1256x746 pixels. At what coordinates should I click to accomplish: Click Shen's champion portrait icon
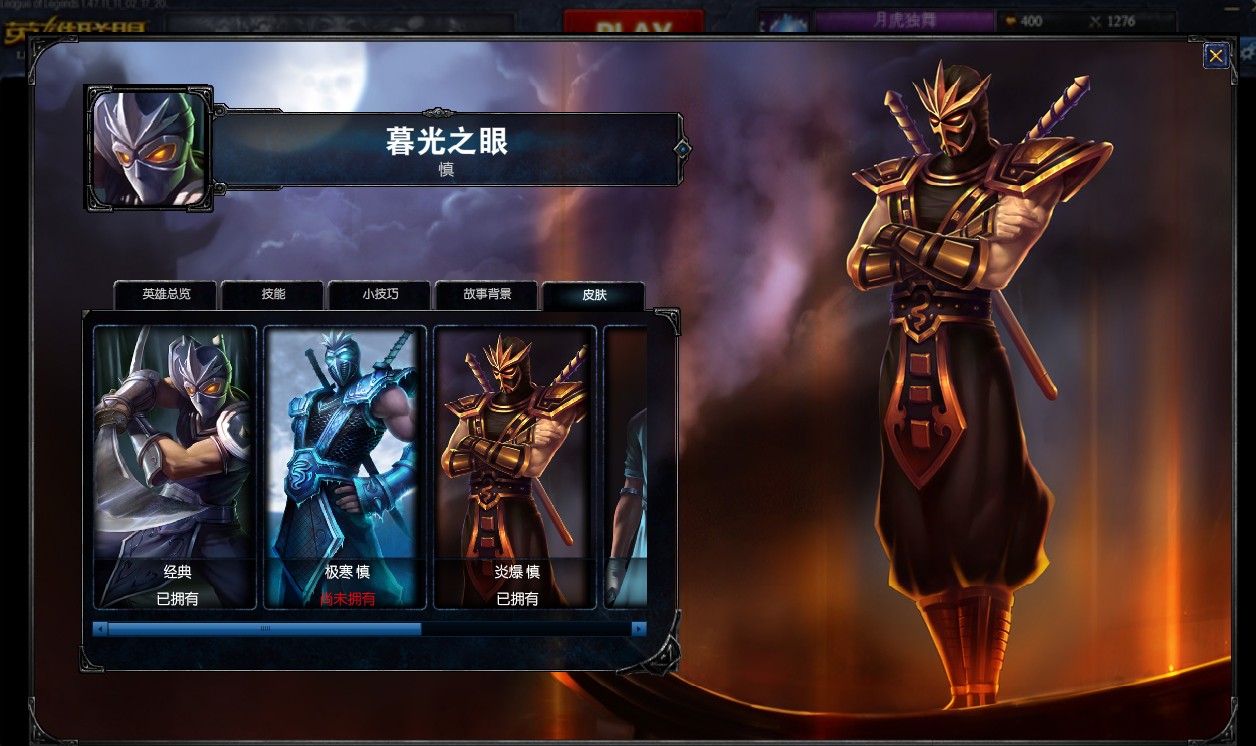(149, 148)
